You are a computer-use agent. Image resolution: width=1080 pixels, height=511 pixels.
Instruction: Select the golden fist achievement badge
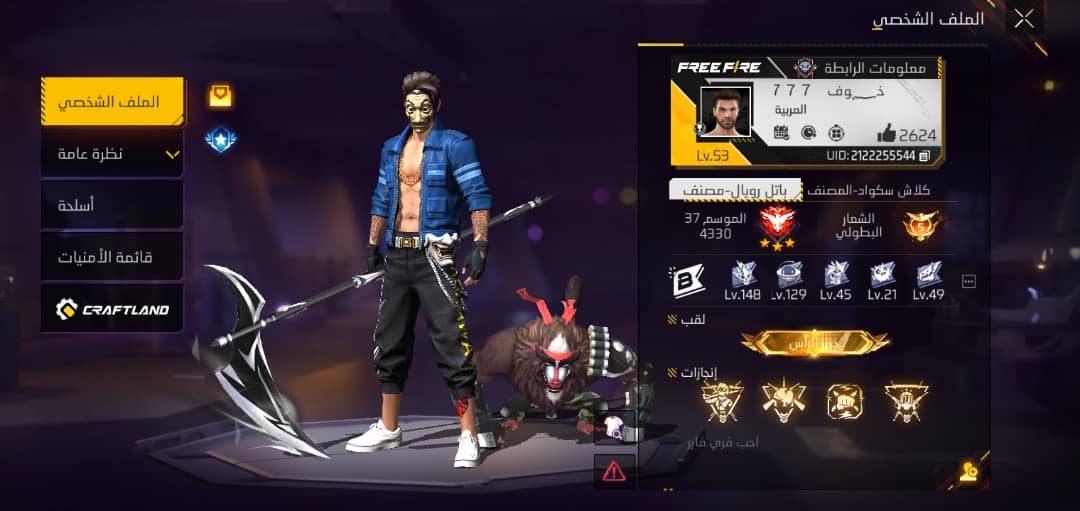click(844, 401)
